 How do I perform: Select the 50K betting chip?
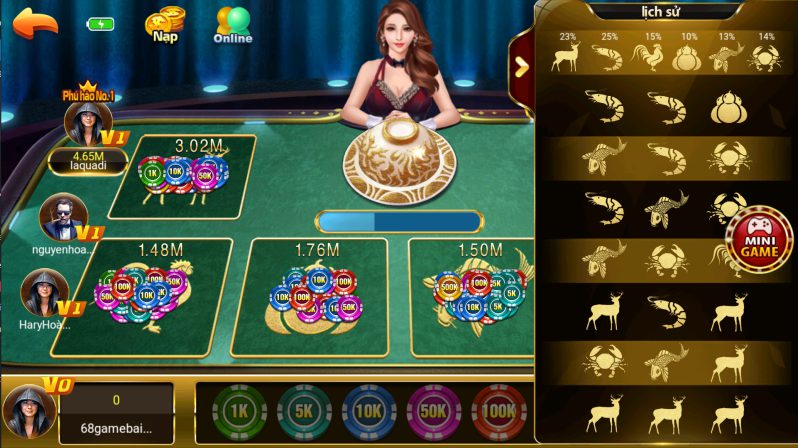434,410
